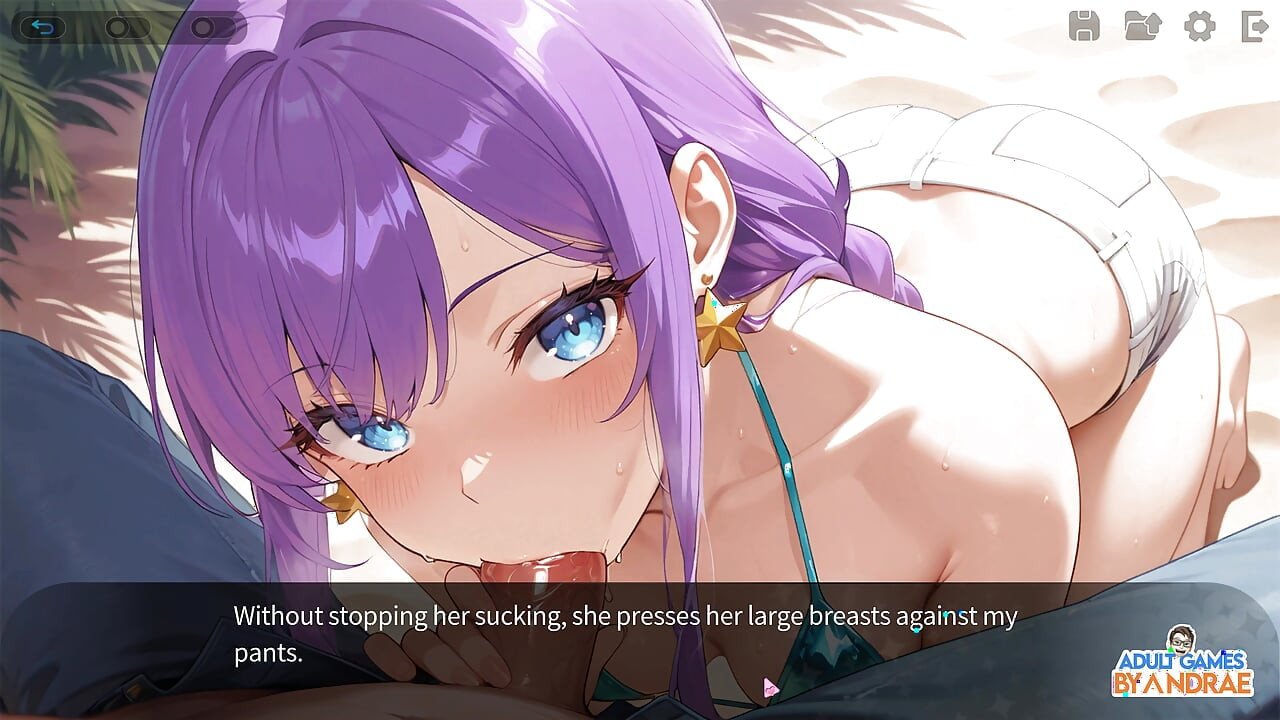Roll back dialogue with the blue return arrow
The width and height of the screenshot is (1280, 720).
(x=43, y=27)
